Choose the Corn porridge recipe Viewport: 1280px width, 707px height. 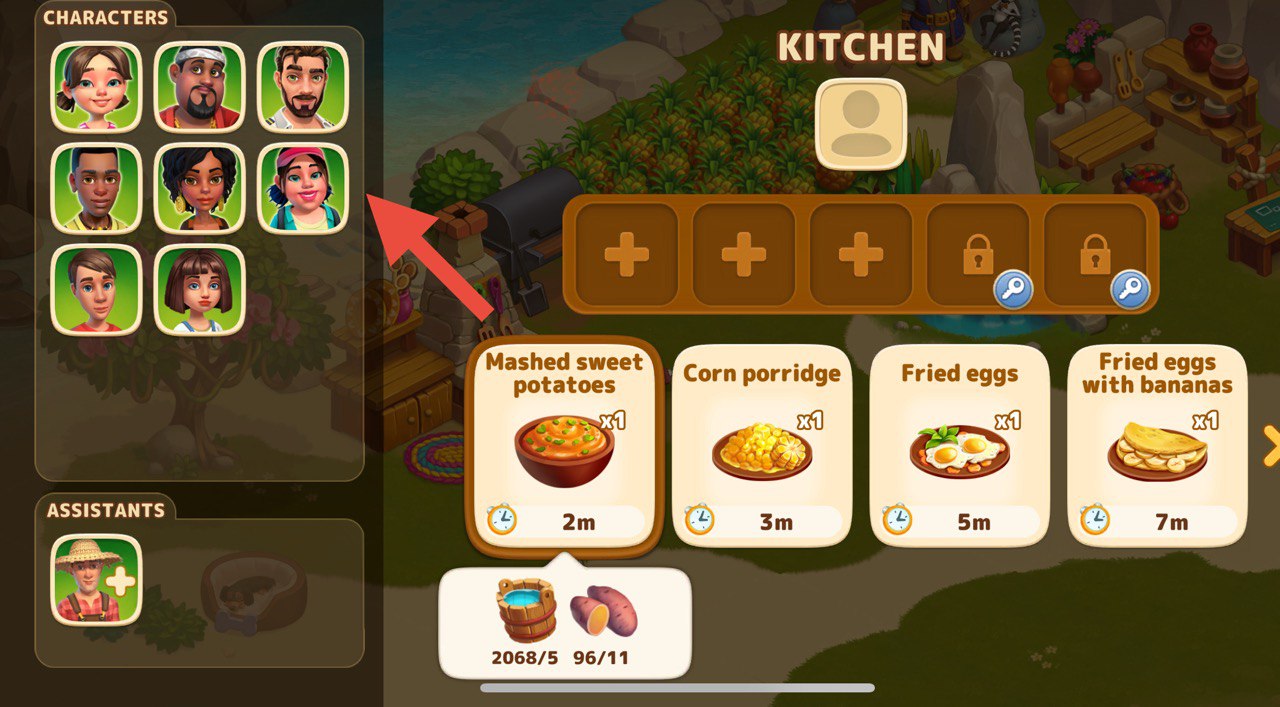(761, 444)
